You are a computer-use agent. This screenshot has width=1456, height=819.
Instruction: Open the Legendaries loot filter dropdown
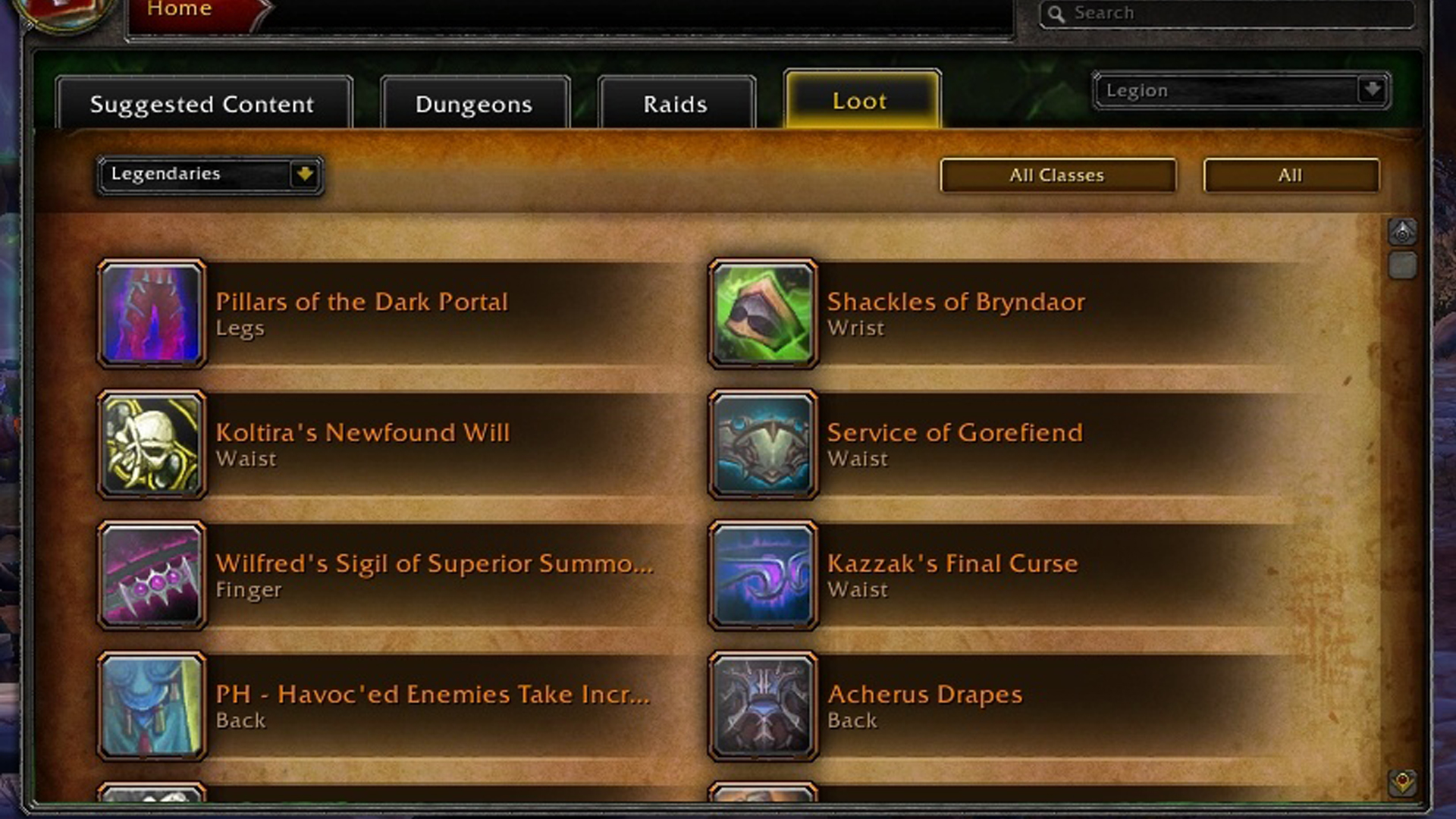tap(209, 174)
